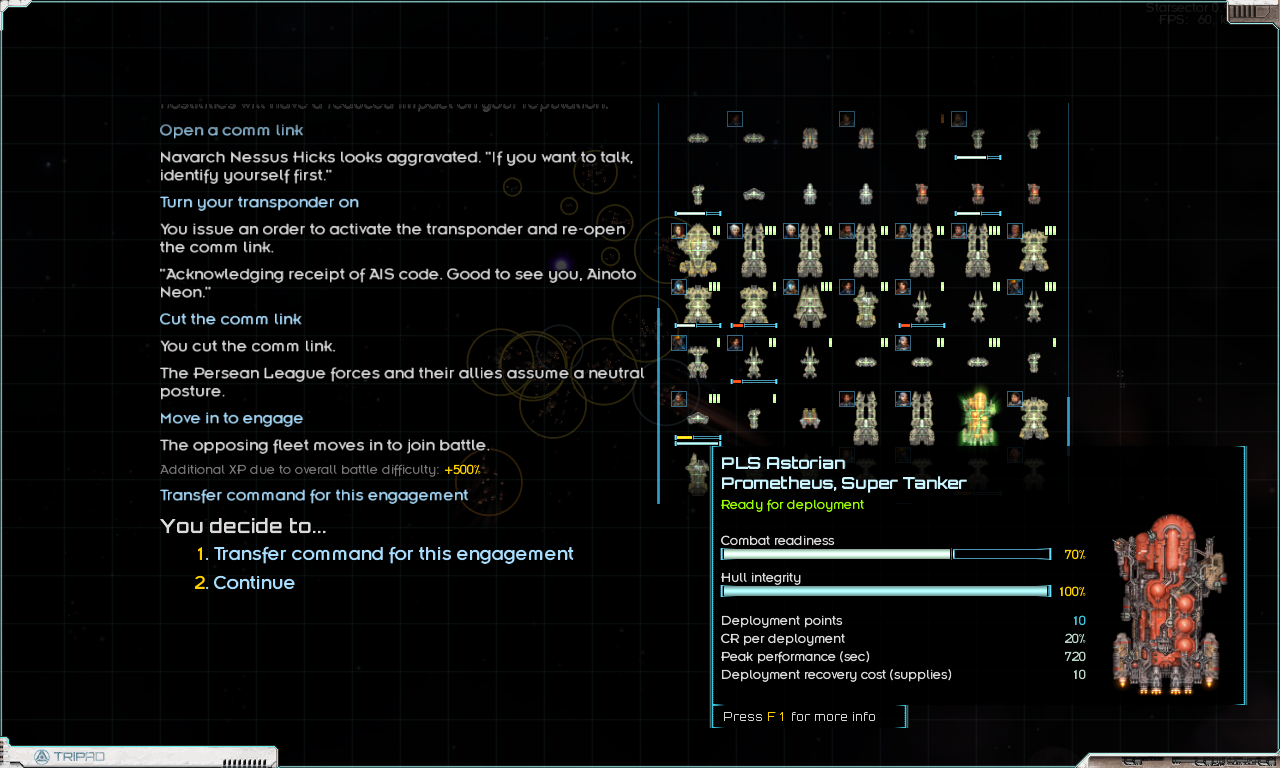Click the Move in to engage heading
1280x768 pixels.
click(231, 418)
